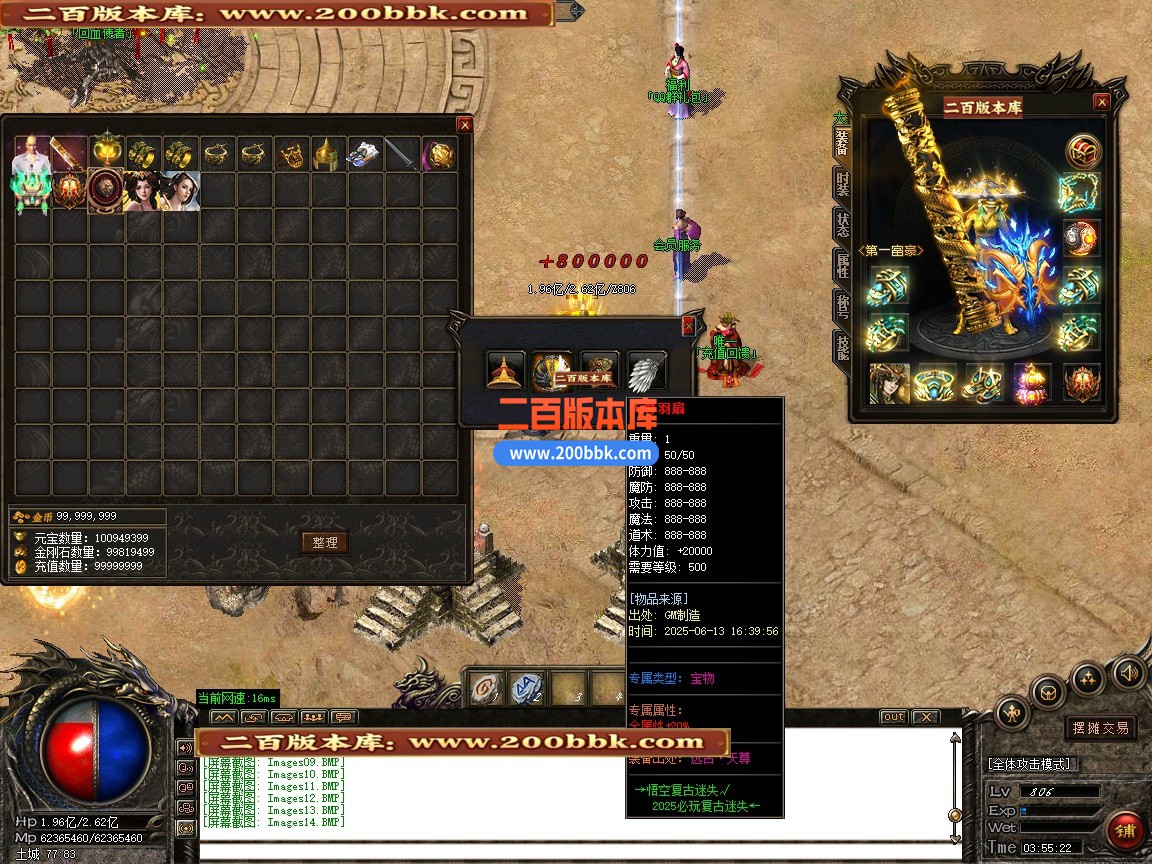The width and height of the screenshot is (1152, 864).
Task: Pick the golden trophy cup item
Action: click(x=107, y=153)
